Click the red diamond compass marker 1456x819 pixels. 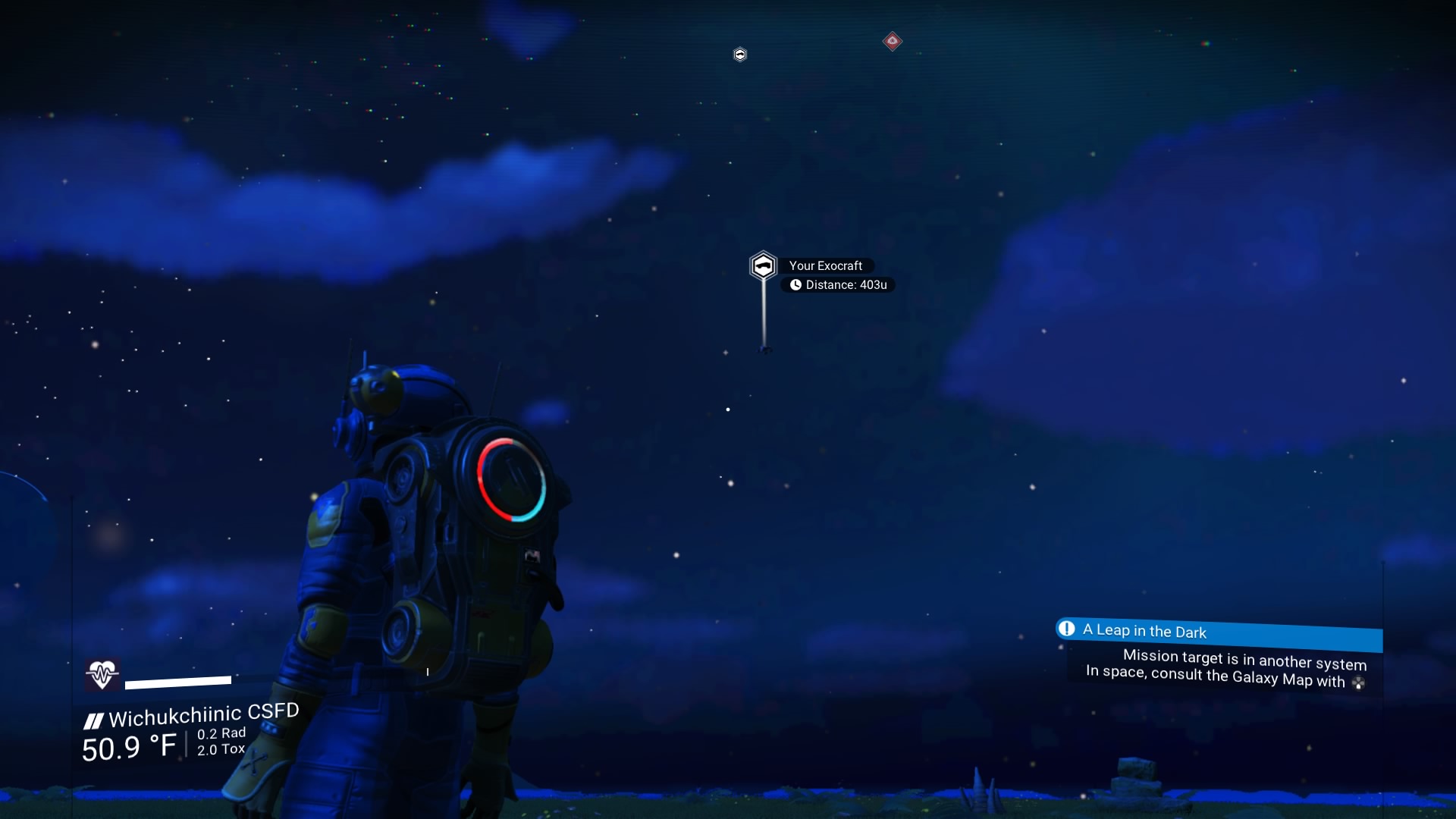(x=893, y=41)
